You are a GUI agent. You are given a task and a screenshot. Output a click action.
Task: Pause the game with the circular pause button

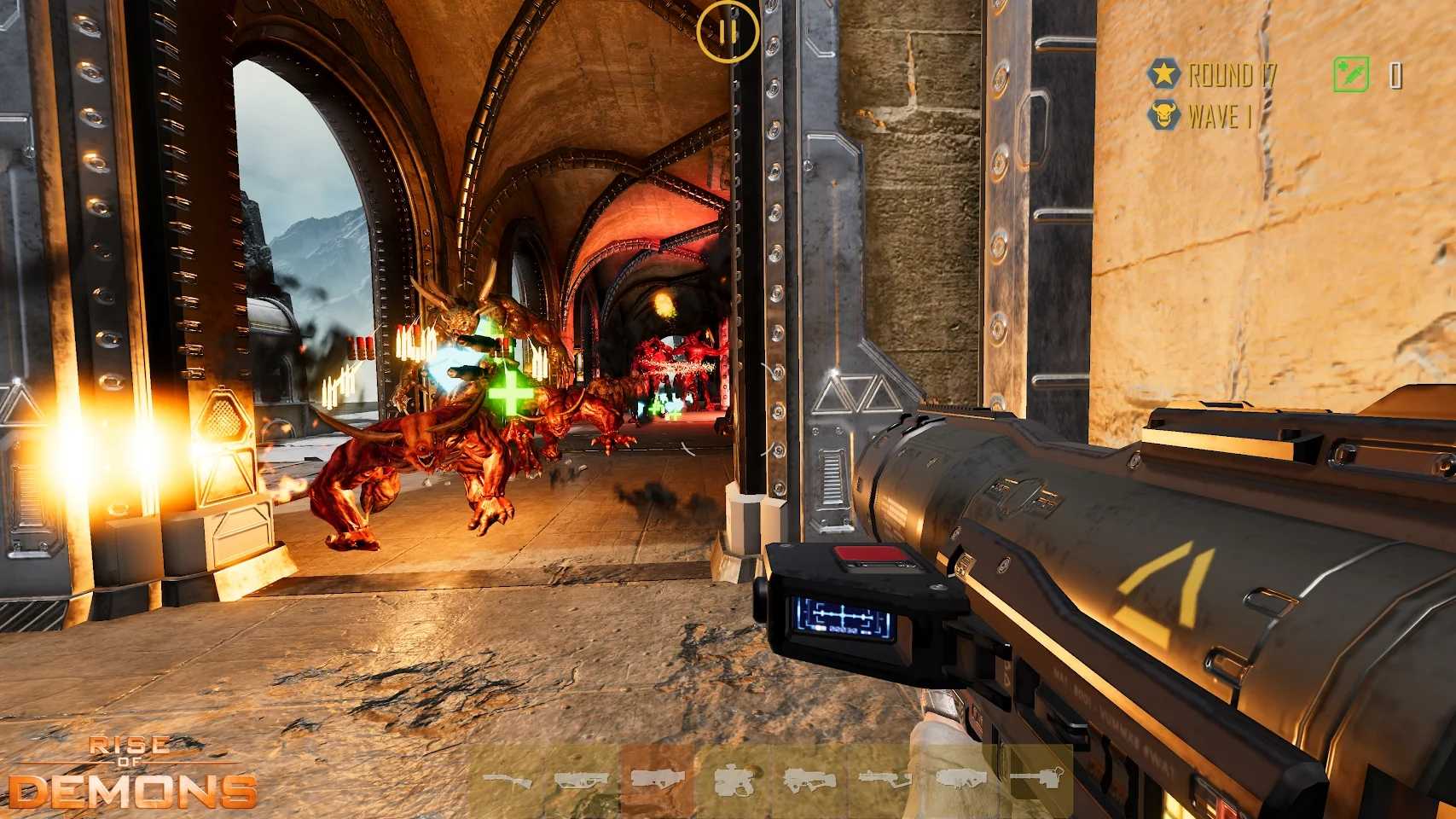pos(727,32)
